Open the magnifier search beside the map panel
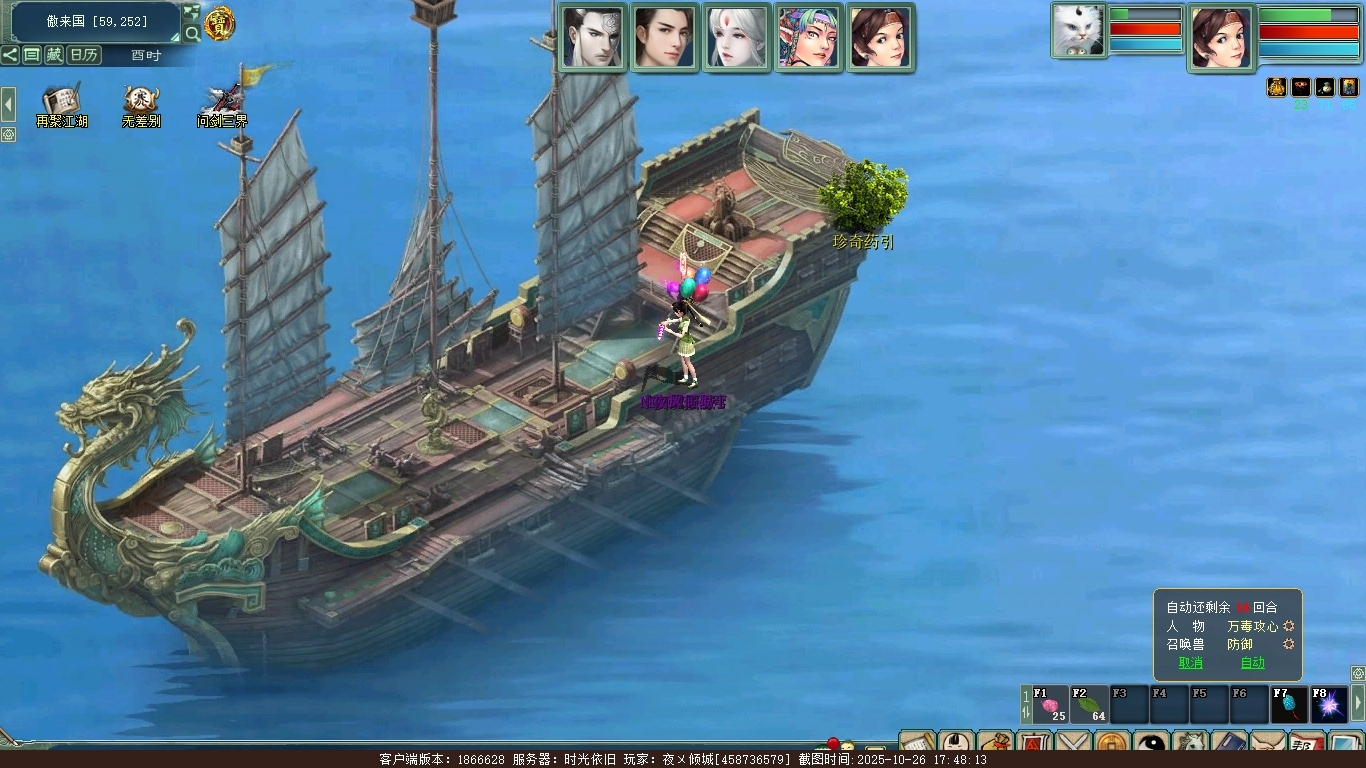Screen dimensions: 1366x768 (x=192, y=33)
